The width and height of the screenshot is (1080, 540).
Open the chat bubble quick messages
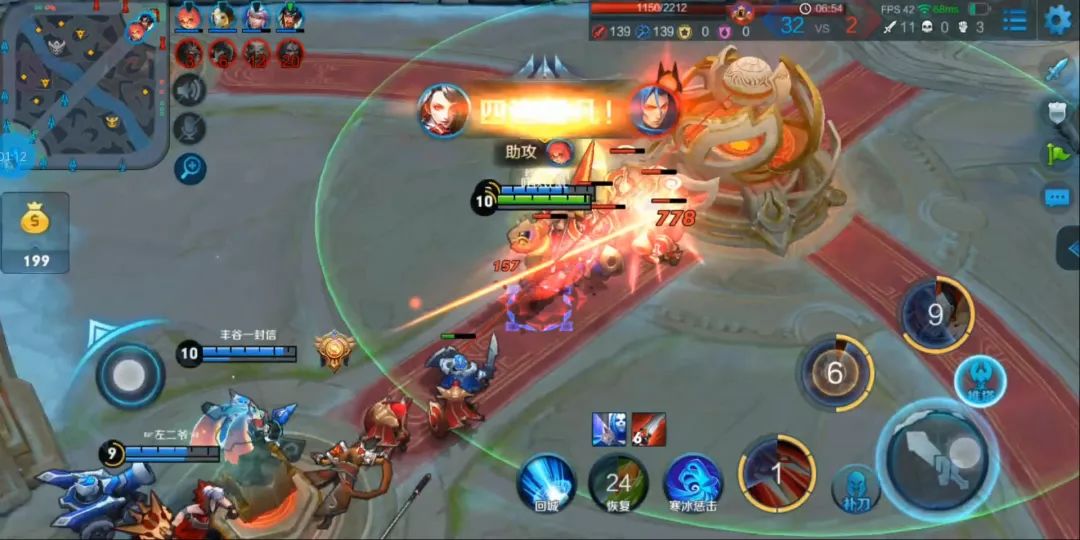(x=1058, y=197)
